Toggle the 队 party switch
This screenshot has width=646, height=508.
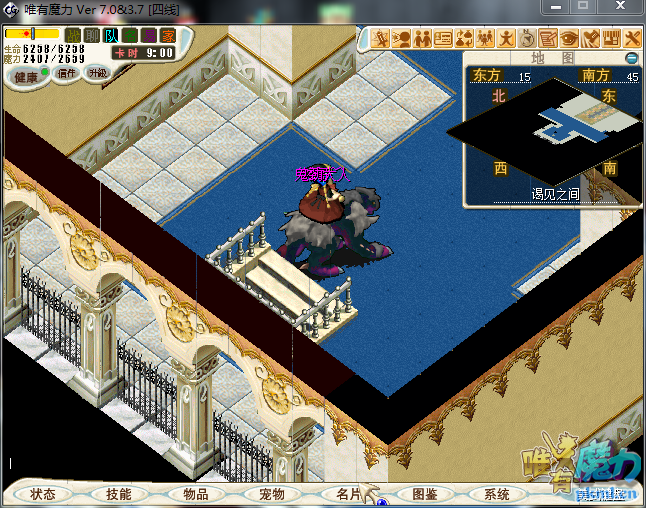click(111, 36)
